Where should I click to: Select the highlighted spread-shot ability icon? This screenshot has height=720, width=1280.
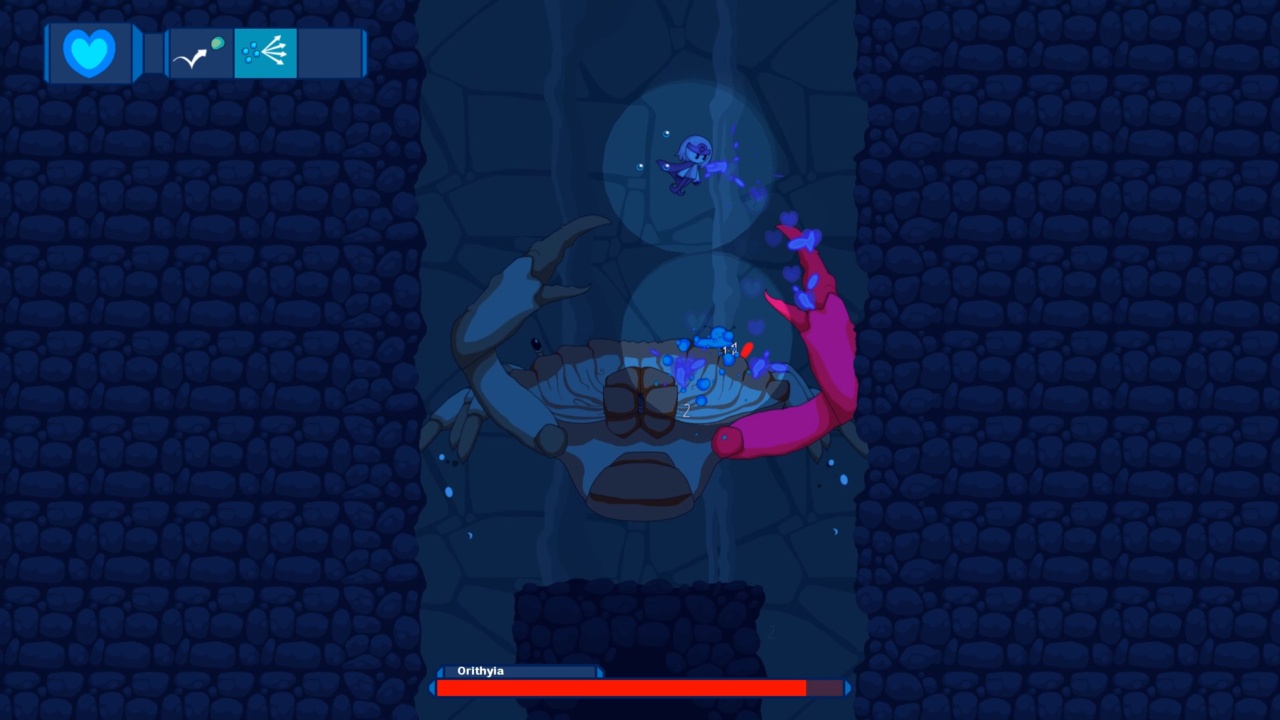click(x=265, y=52)
